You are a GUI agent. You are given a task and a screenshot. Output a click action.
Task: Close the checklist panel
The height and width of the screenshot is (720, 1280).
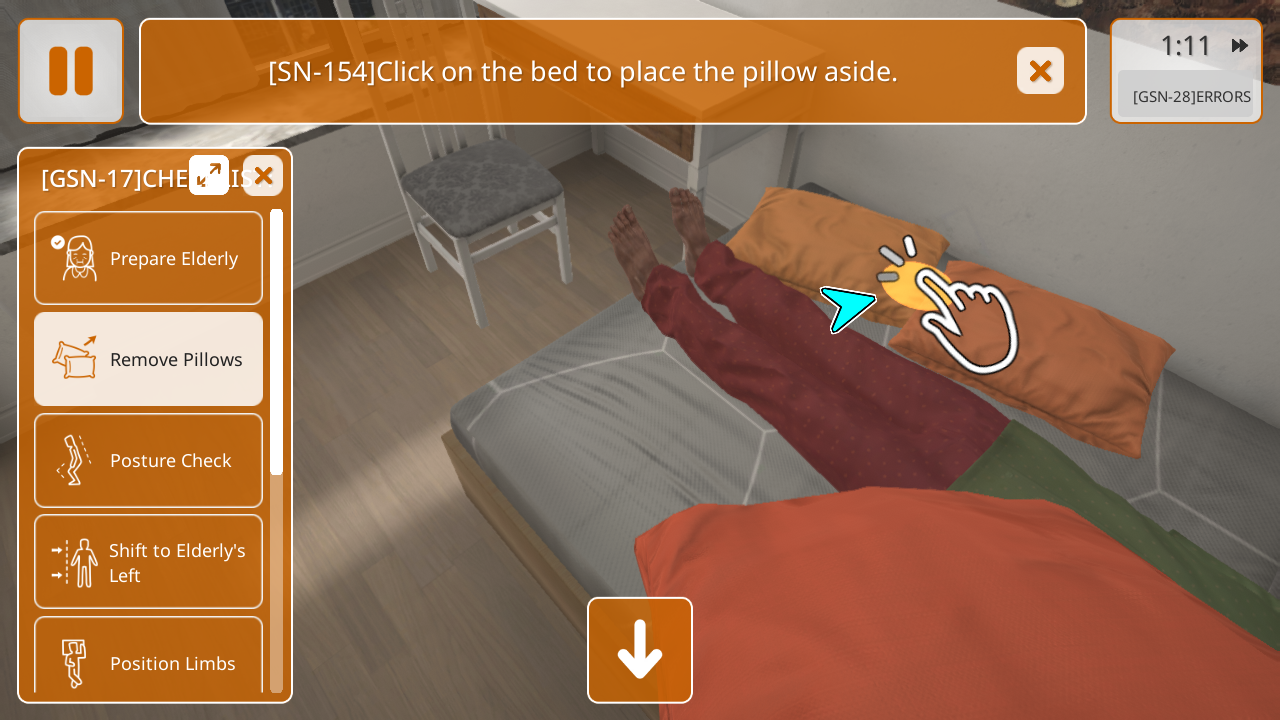(263, 176)
